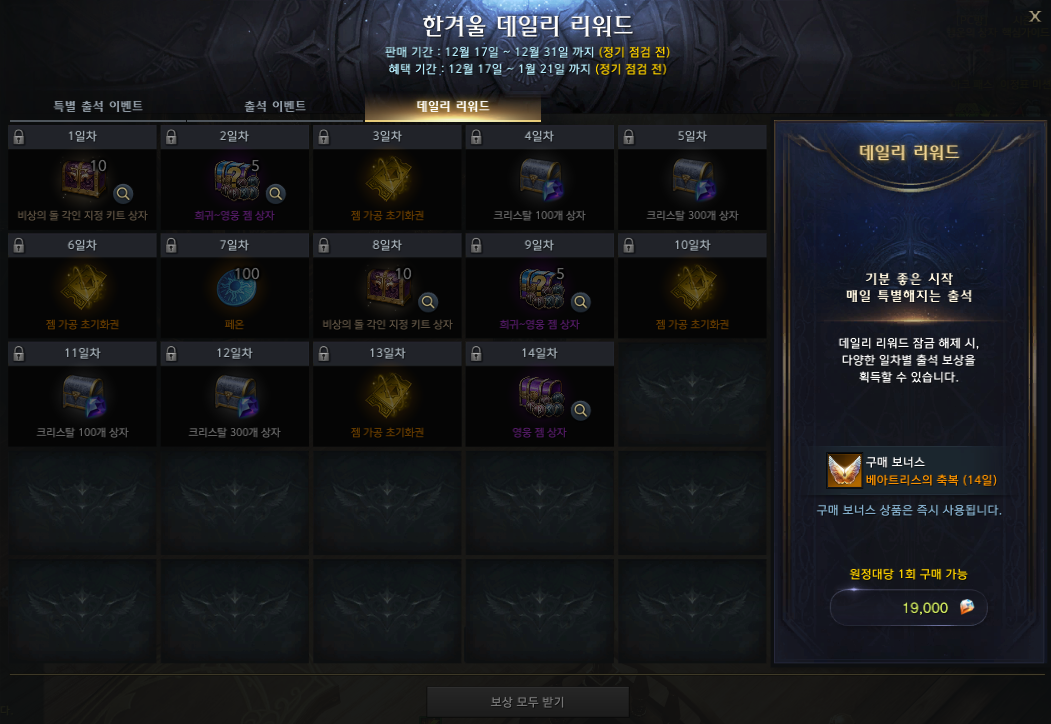Purchase daily reward for 19,000
The image size is (1051, 724).
click(908, 607)
